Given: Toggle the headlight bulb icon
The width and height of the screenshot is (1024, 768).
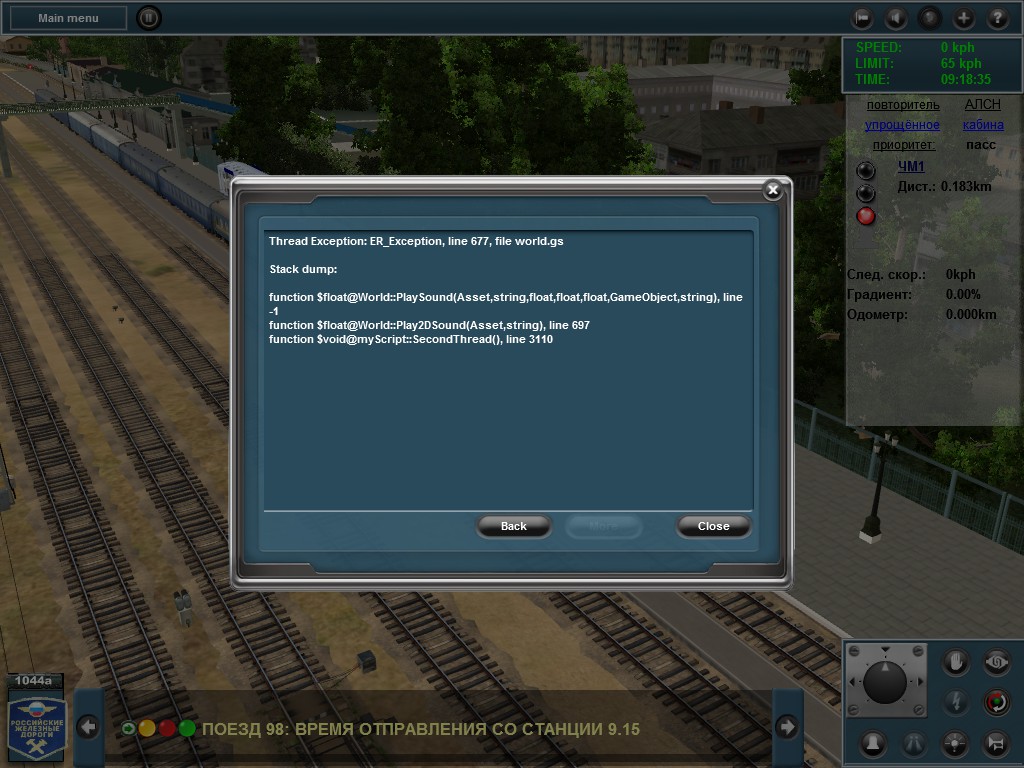Looking at the screenshot, I should pos(957,743).
